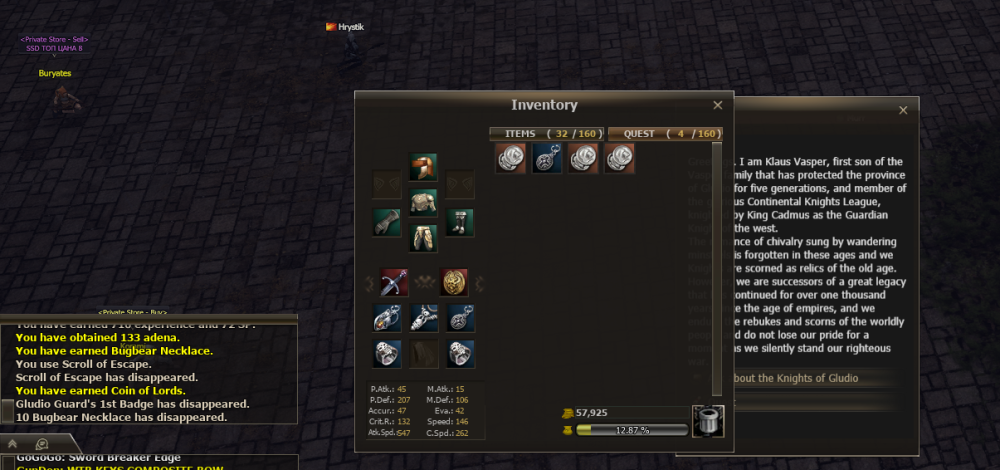Select the equipped gloves slot
This screenshot has height=470, width=1000.
tap(387, 222)
